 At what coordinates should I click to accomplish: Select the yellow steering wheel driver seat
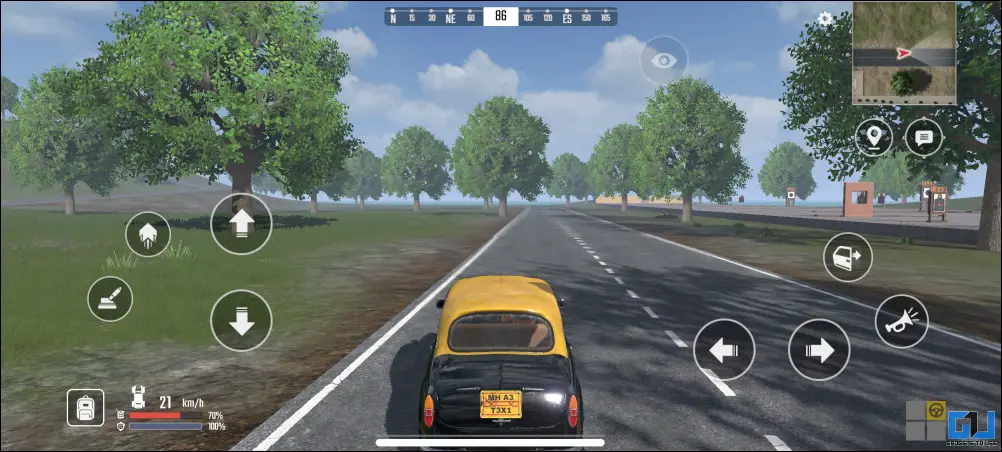937,410
